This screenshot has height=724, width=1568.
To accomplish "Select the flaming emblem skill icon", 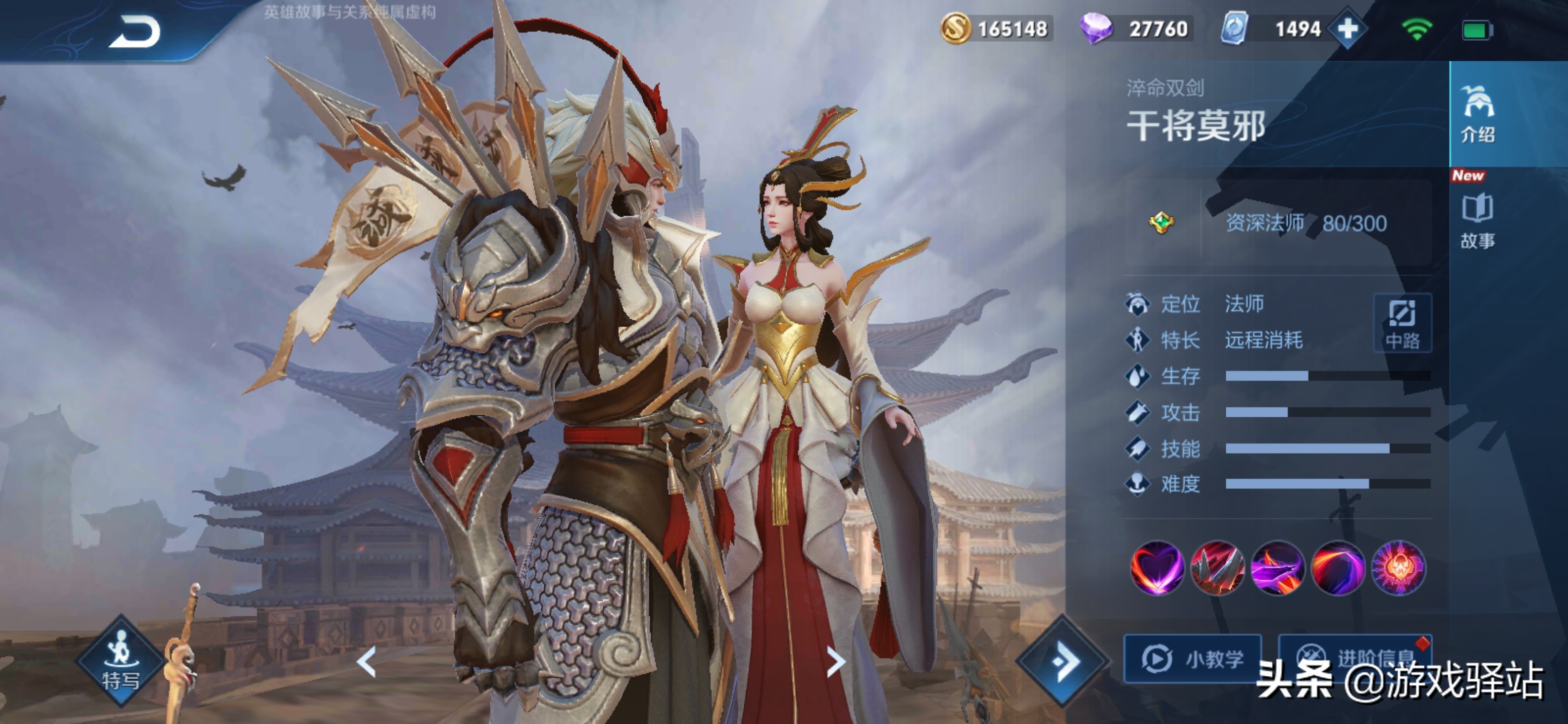I will point(1398,568).
